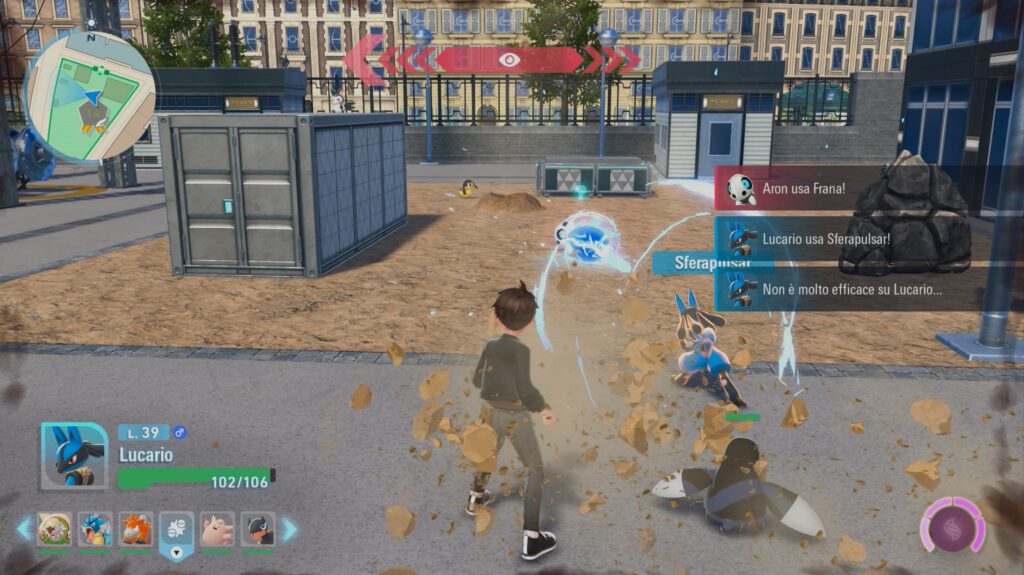
Task: Switch to Gyarados in the party bar
Action: pos(95,528)
